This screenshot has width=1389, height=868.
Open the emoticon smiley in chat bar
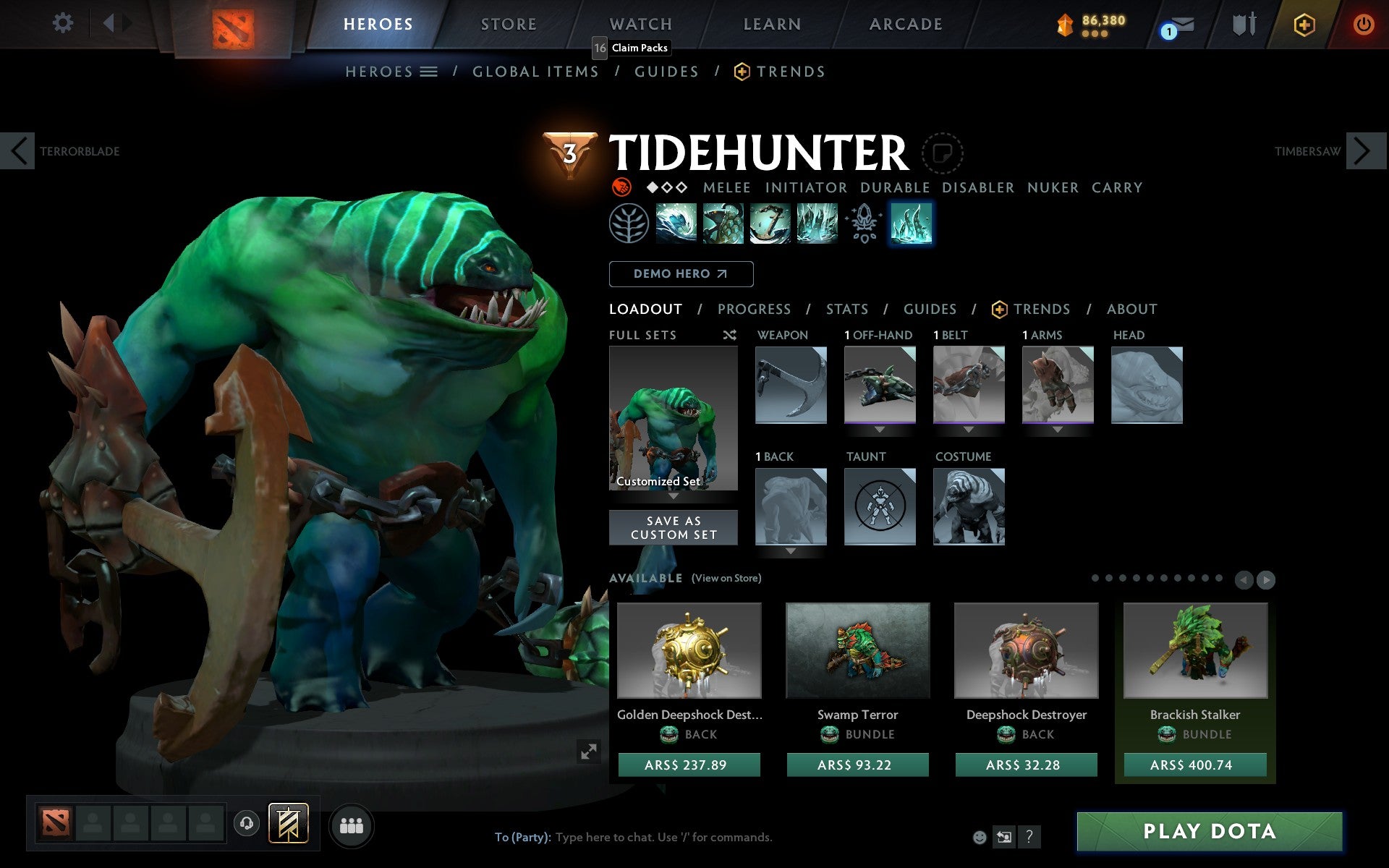979,837
